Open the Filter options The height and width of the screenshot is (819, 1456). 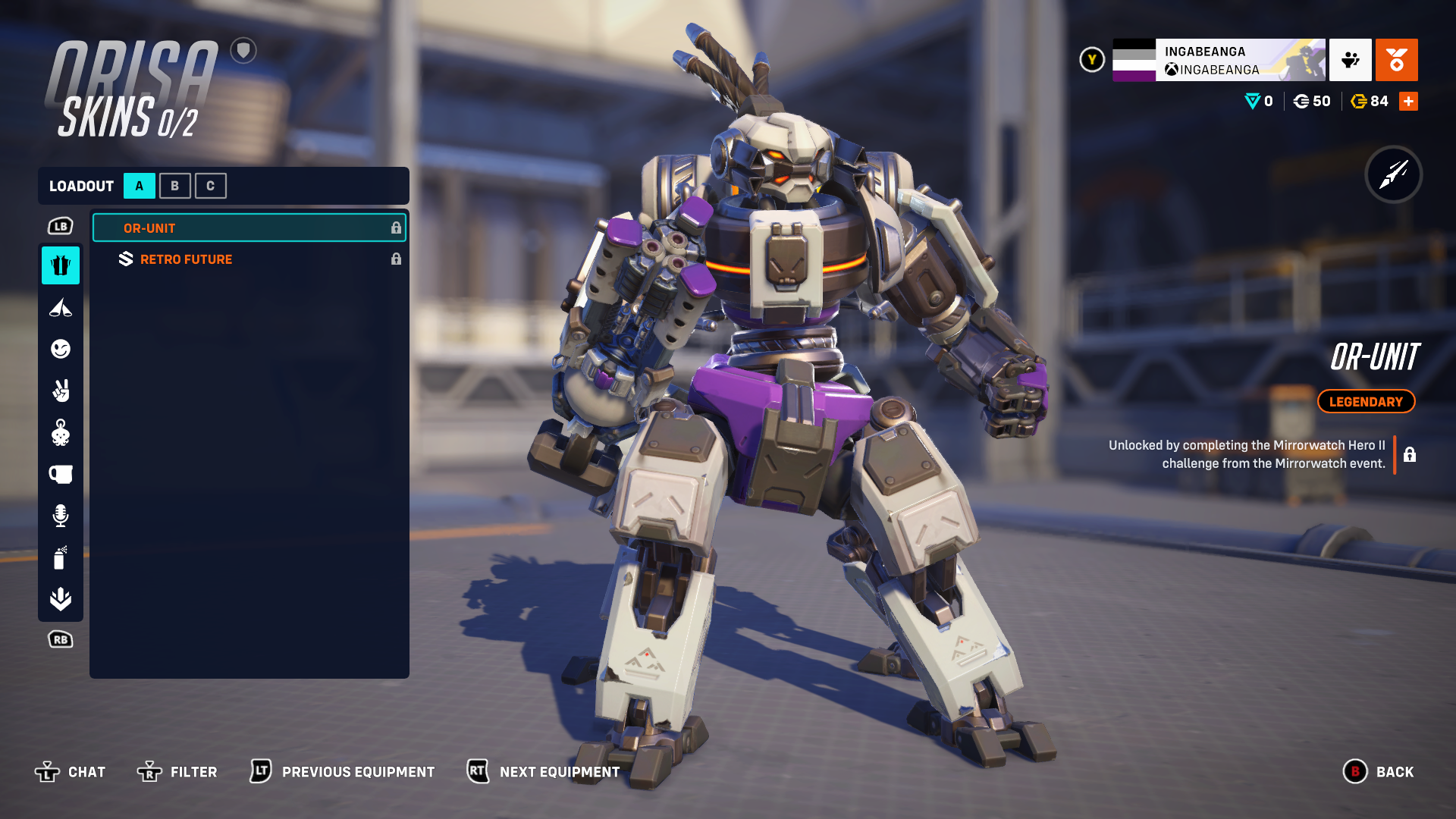point(177,772)
